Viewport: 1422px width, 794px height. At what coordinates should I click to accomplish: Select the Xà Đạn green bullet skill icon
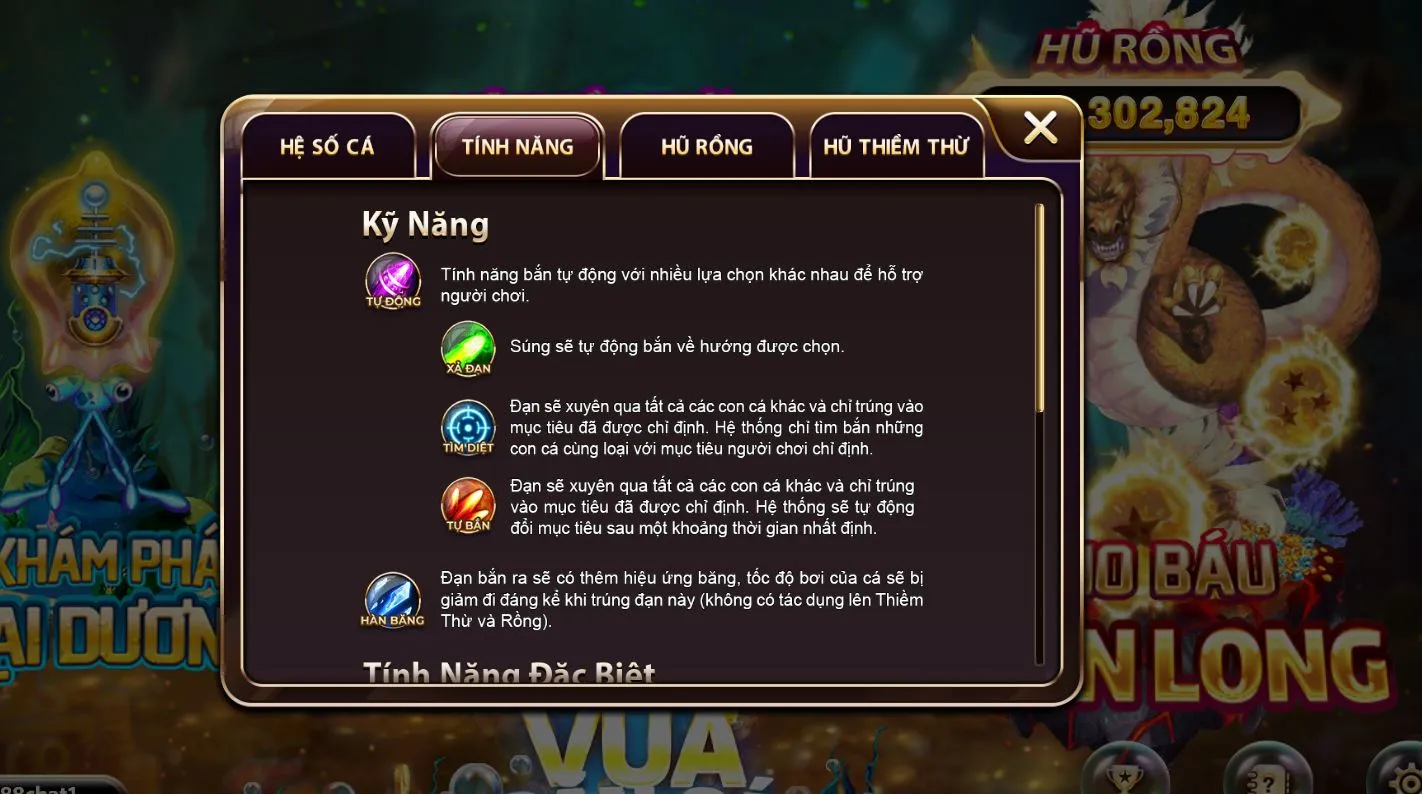[467, 351]
